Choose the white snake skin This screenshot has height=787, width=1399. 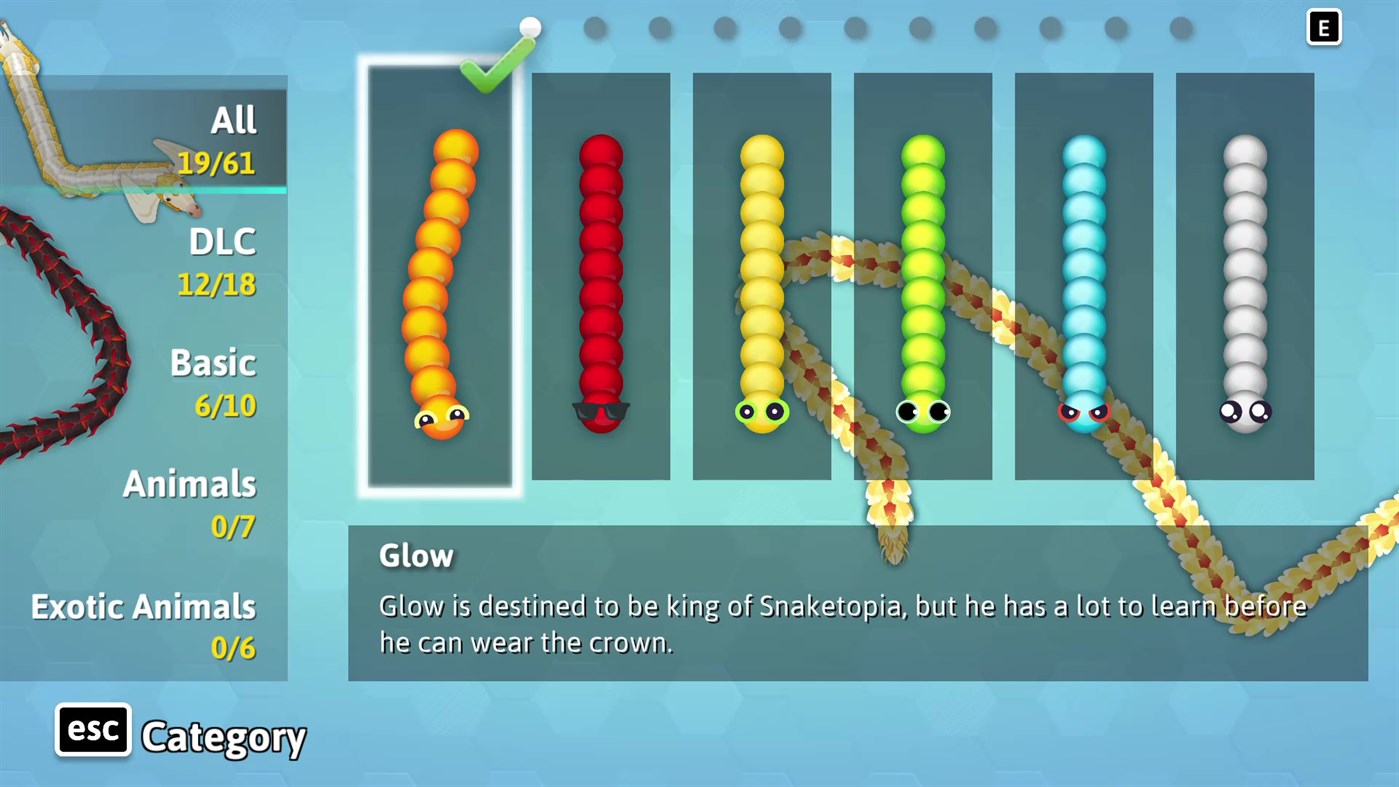[1245, 280]
